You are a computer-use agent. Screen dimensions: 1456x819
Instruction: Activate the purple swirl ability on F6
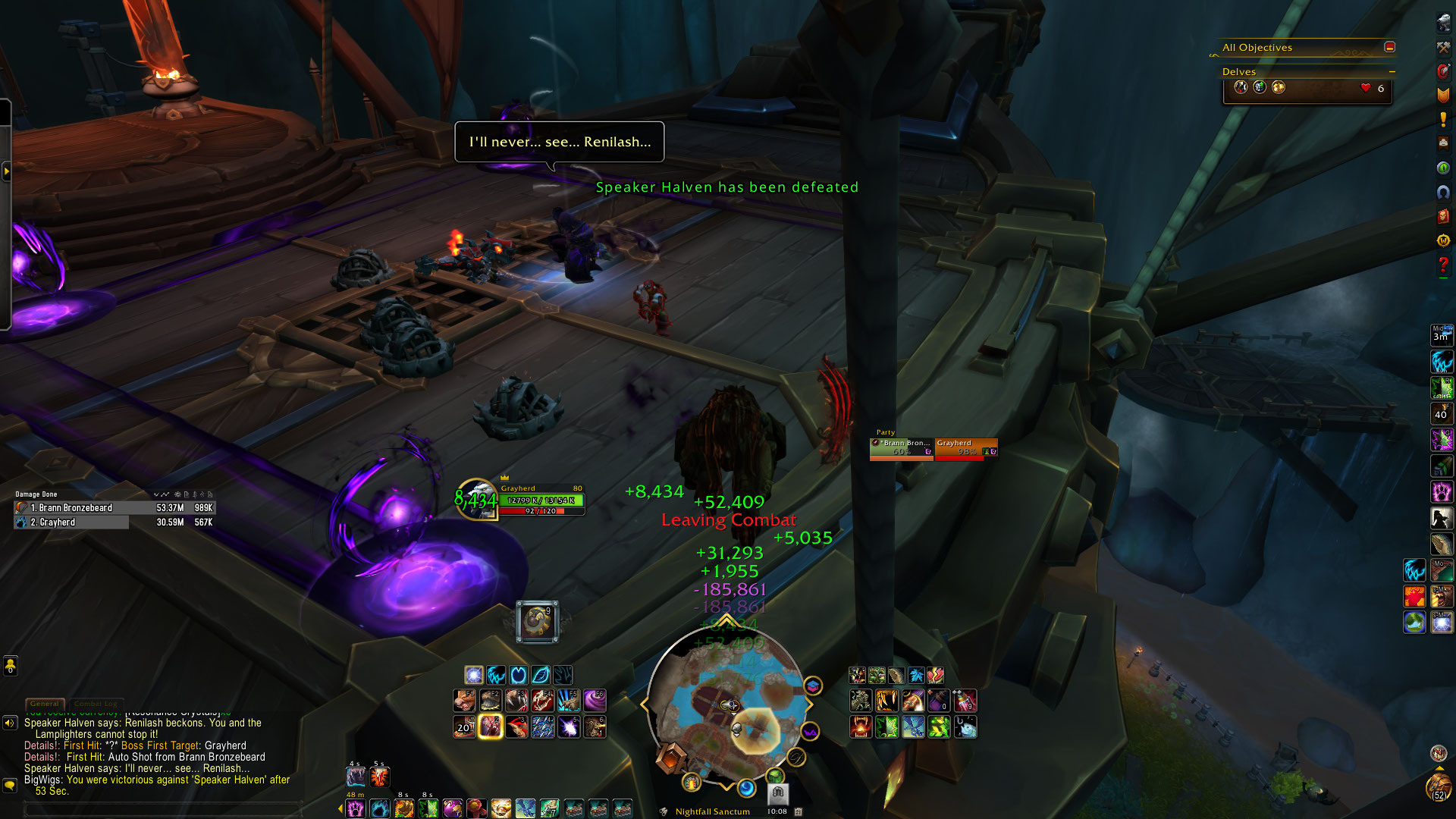pyautogui.click(x=595, y=701)
